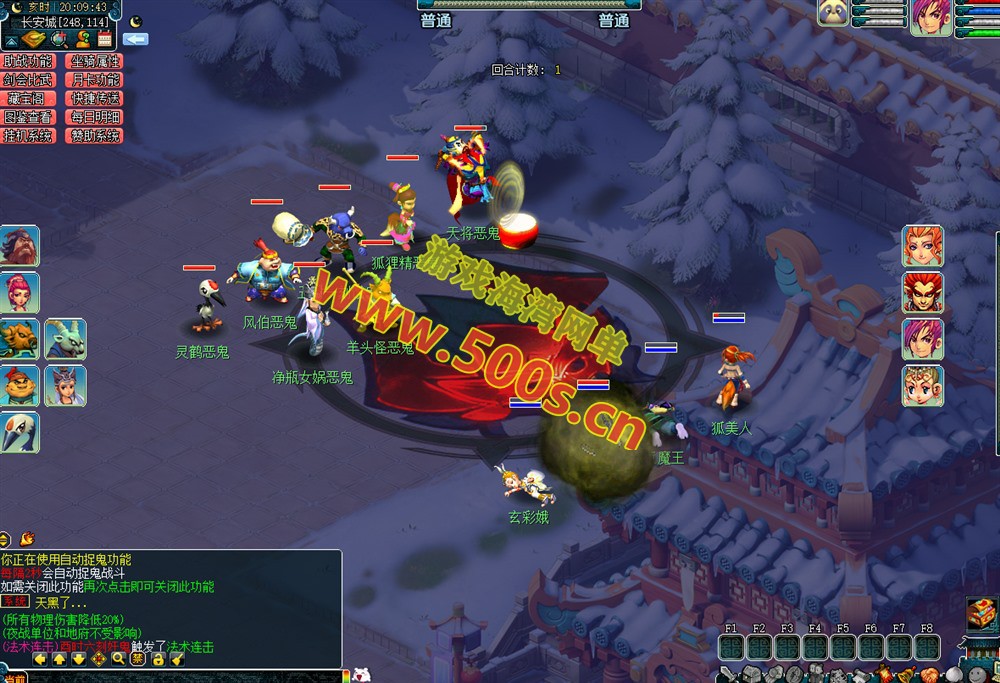Open the calendar icon under the location bar
This screenshot has height=683, width=1000.
point(104,39)
